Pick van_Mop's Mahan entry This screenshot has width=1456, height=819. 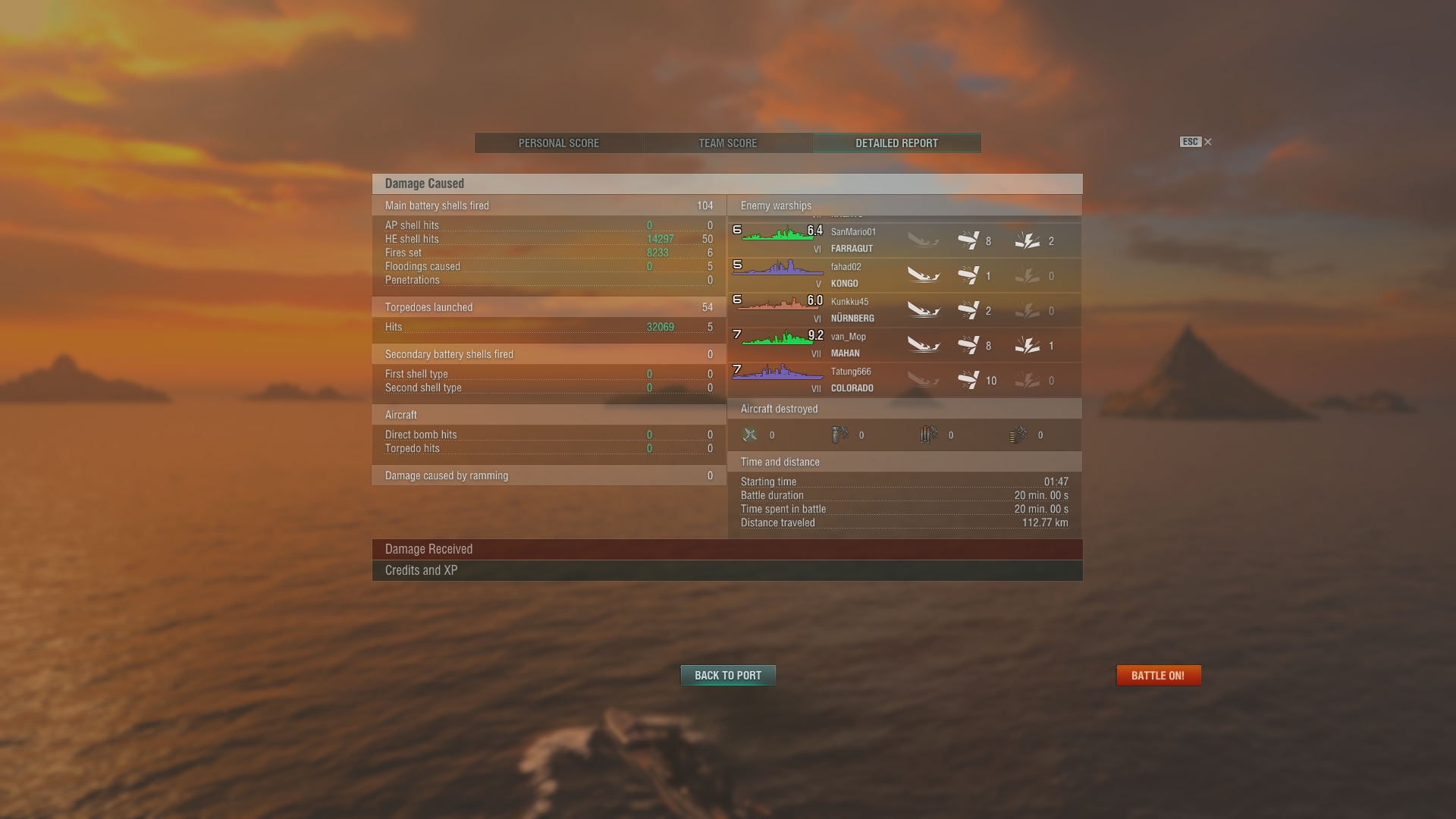pos(904,345)
